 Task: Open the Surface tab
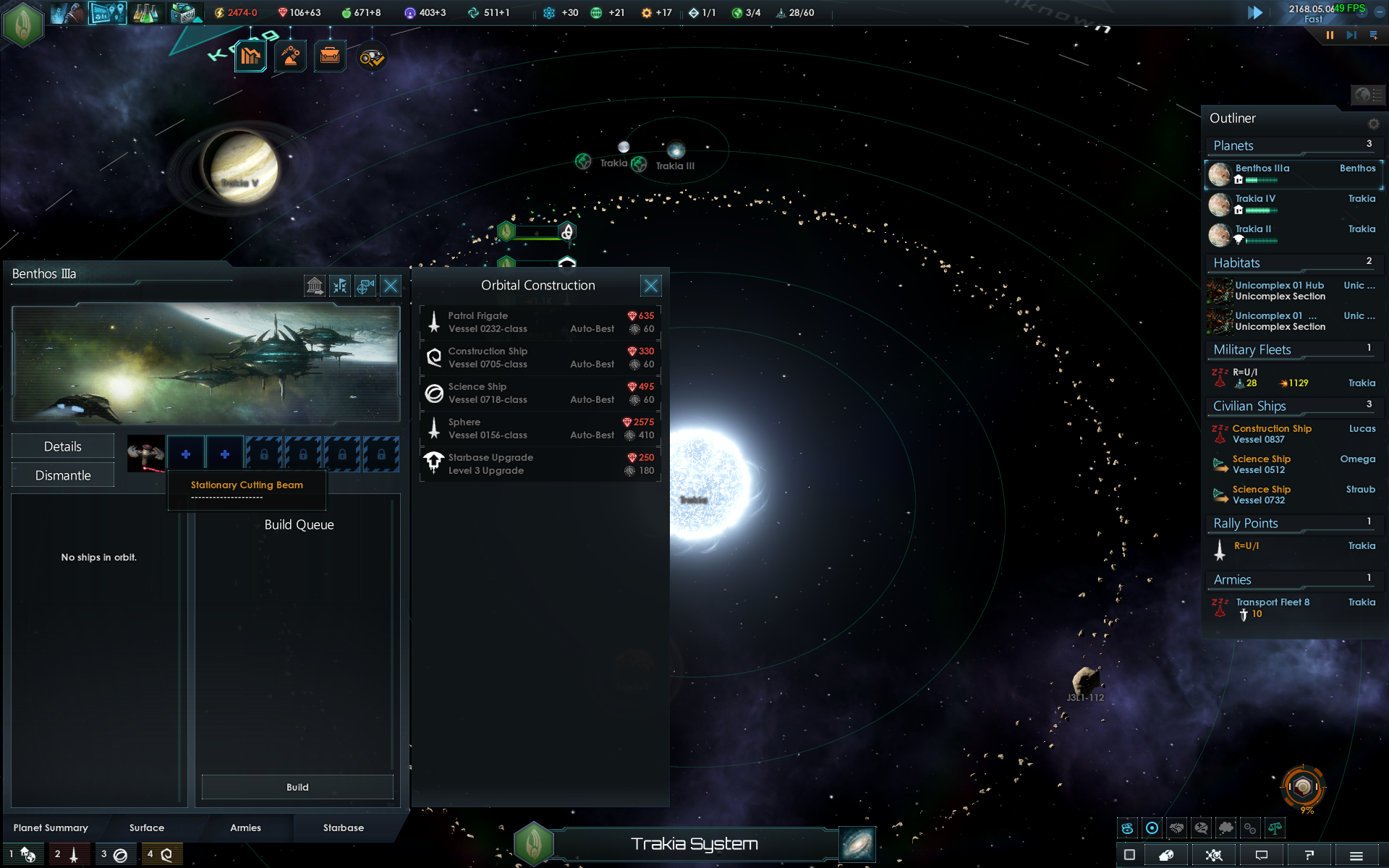147,827
